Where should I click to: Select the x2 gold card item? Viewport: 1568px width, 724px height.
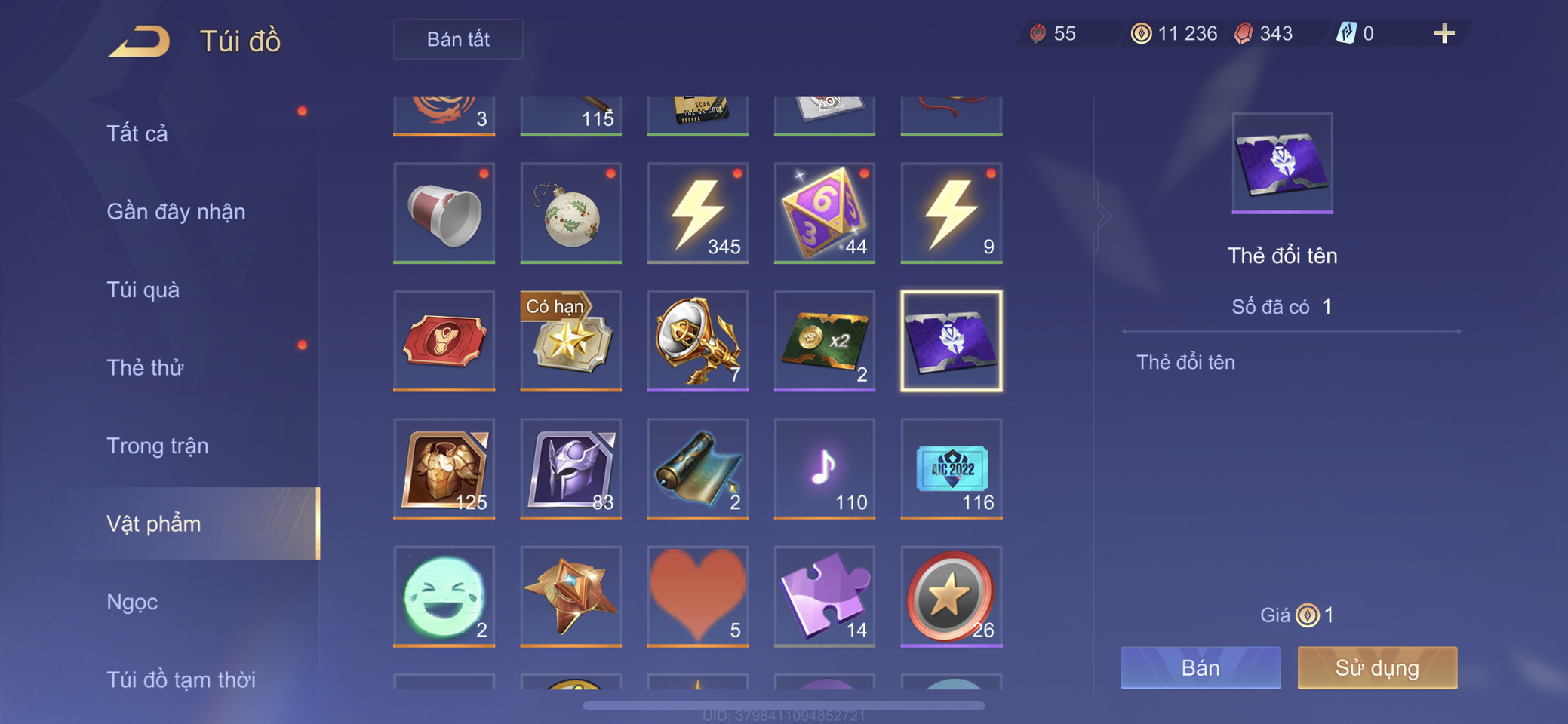[x=824, y=341]
